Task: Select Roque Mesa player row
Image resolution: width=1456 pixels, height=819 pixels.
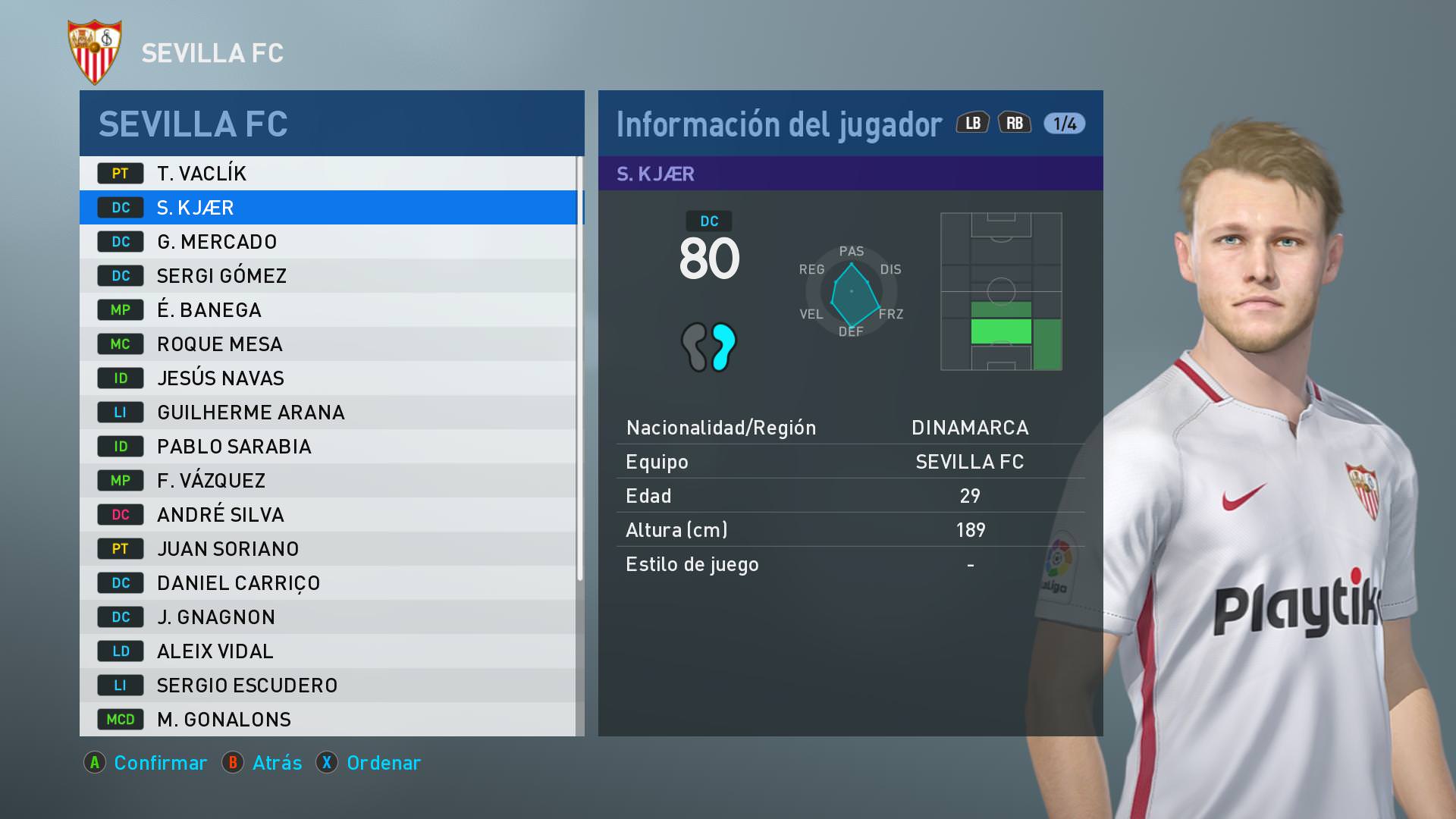Action: pyautogui.click(x=328, y=344)
